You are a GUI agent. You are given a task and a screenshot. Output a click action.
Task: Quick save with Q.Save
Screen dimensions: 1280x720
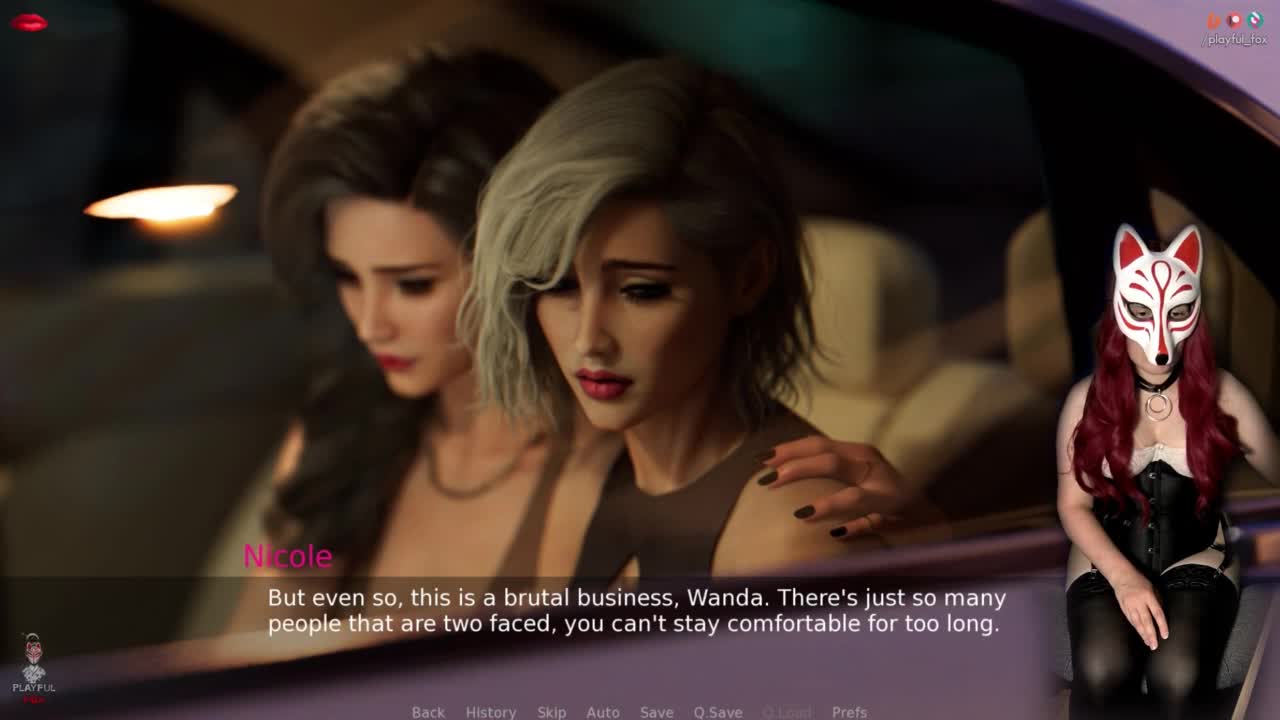click(x=718, y=712)
